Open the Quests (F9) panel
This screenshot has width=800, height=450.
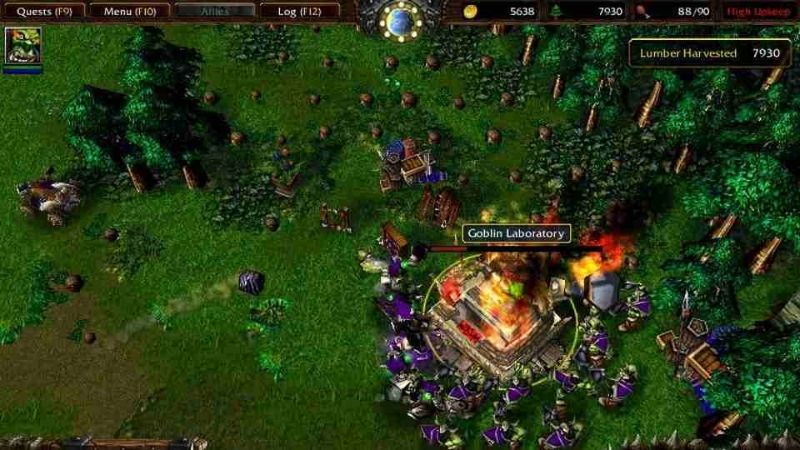[x=42, y=11]
